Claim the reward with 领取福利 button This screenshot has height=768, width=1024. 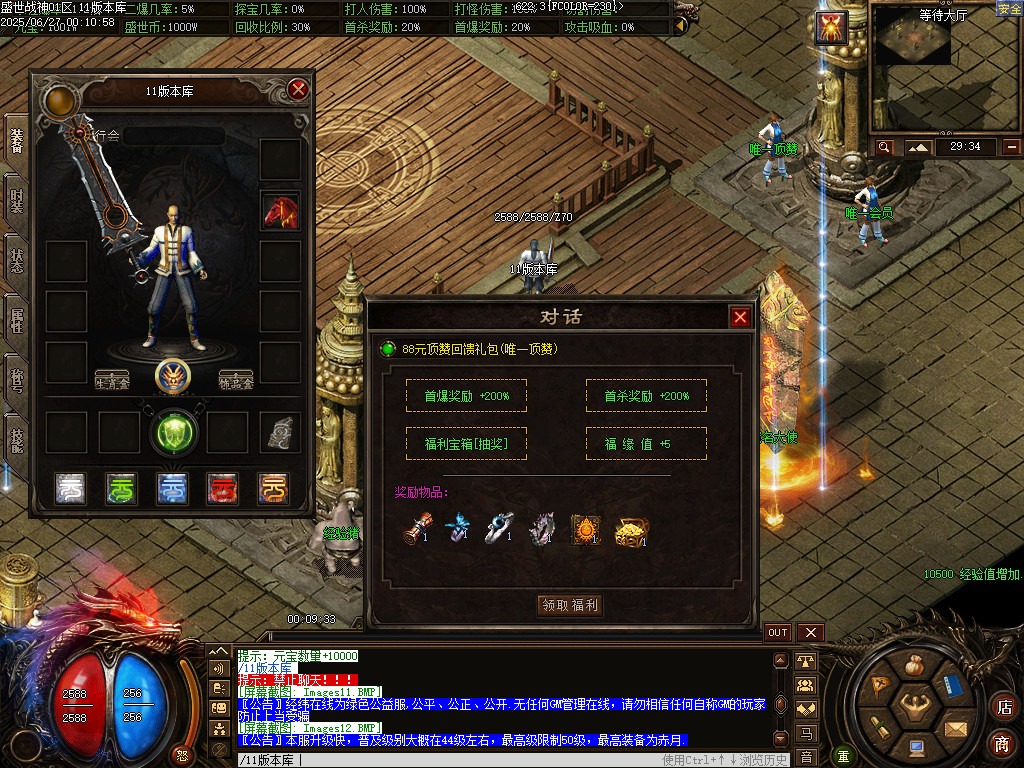pos(570,605)
